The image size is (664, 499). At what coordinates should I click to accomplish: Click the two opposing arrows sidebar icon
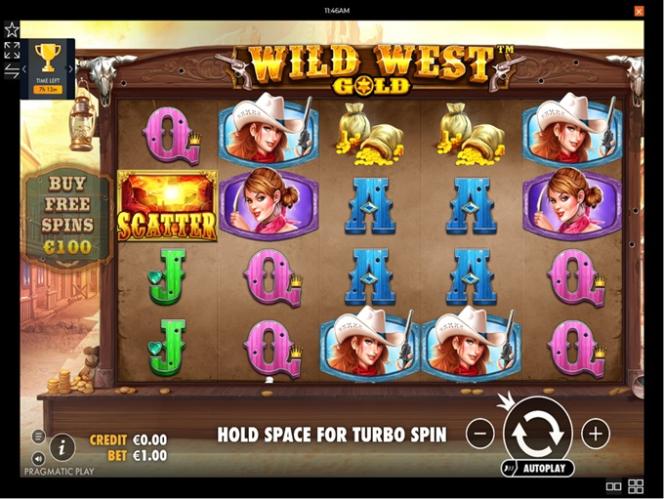click(x=12, y=71)
